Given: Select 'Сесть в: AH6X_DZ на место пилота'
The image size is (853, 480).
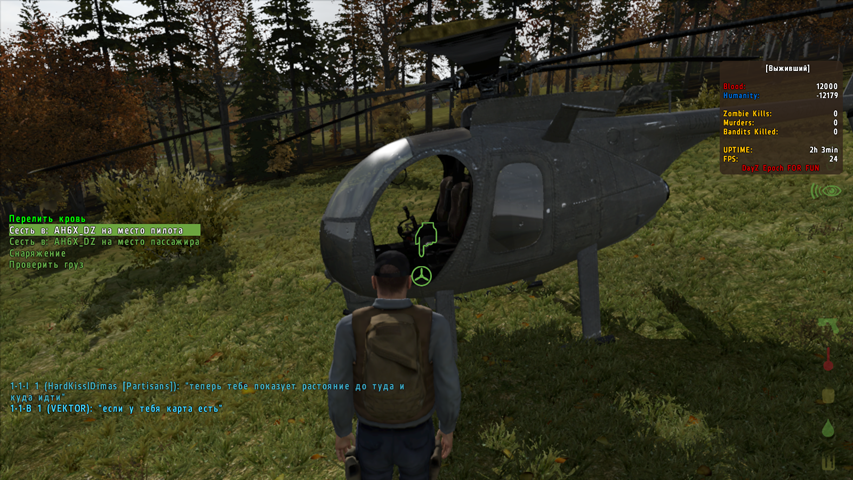Looking at the screenshot, I should tap(97, 230).
